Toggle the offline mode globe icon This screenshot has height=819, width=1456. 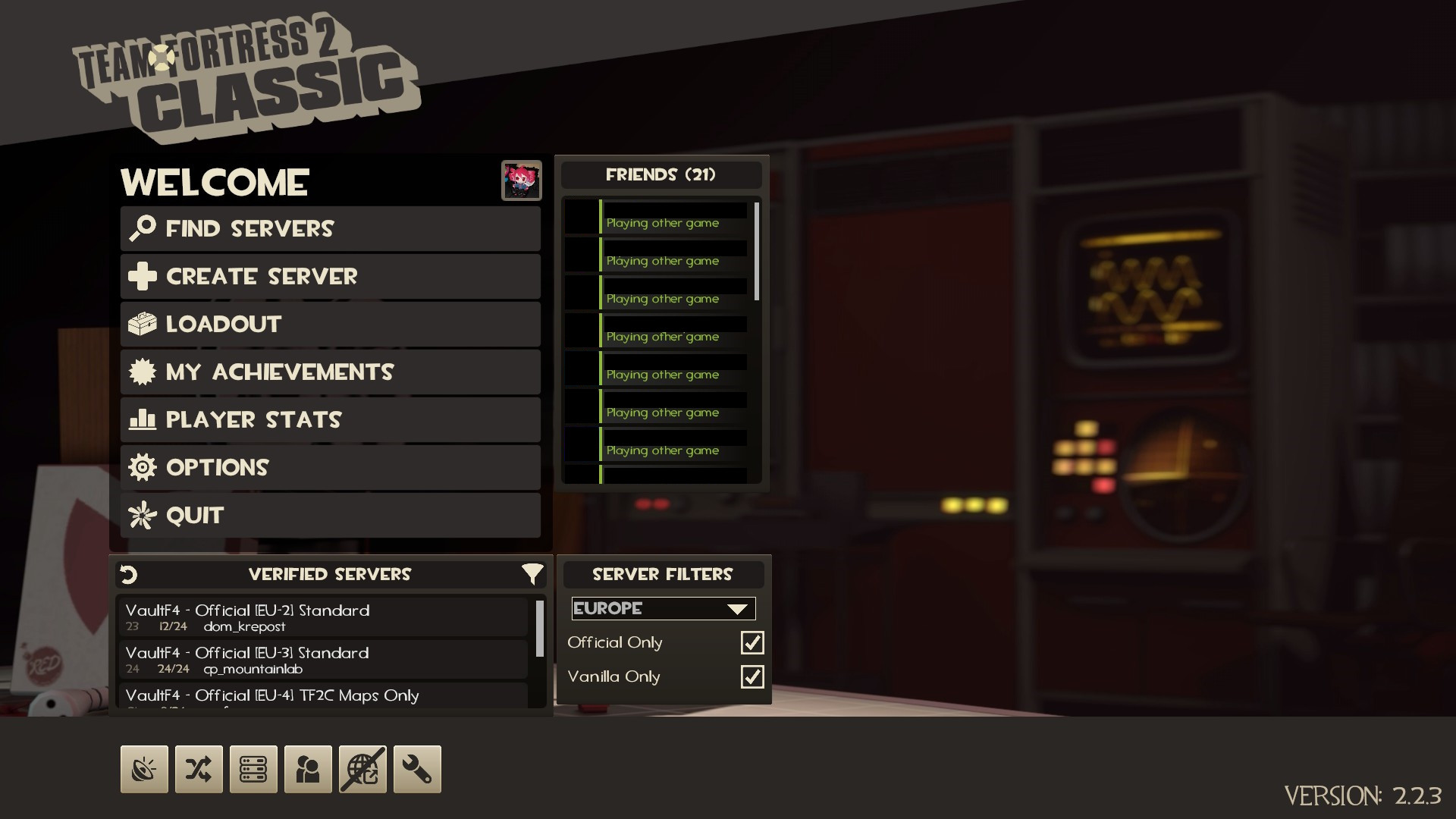coord(362,769)
